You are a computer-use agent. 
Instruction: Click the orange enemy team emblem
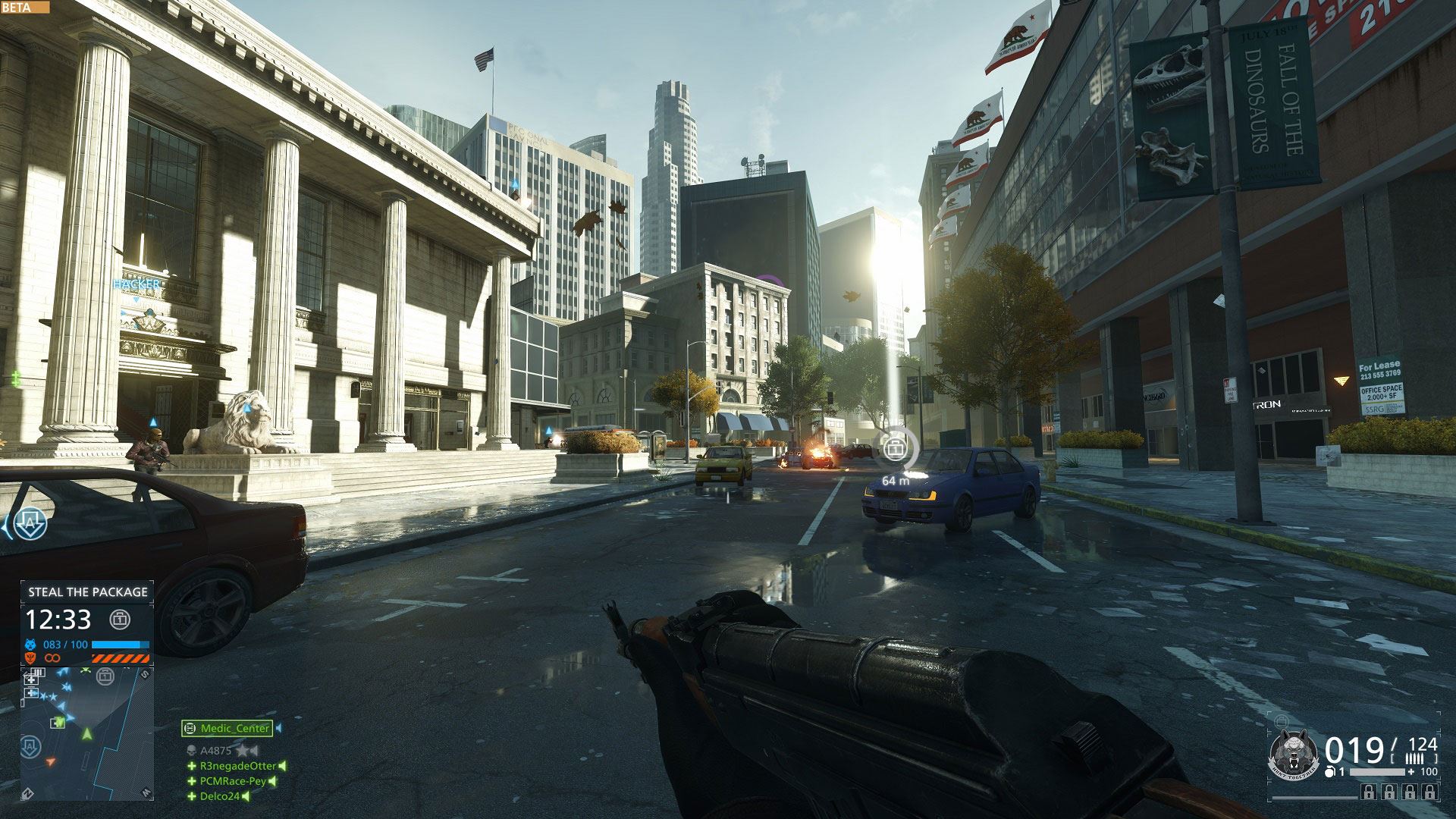coord(31,658)
